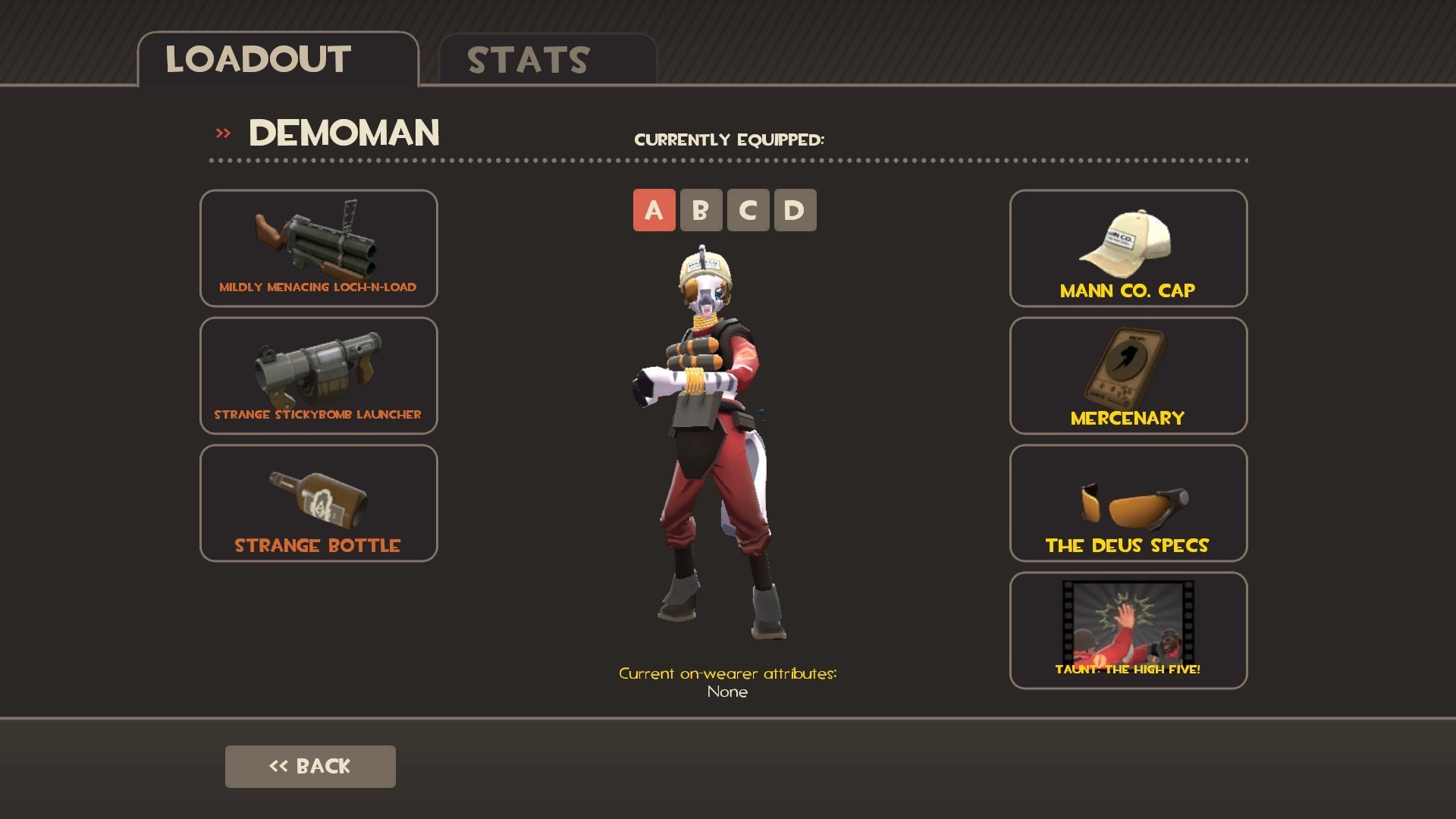Image resolution: width=1456 pixels, height=819 pixels.
Task: Choose The Deus Specs cosmetic slot
Action: (1128, 503)
